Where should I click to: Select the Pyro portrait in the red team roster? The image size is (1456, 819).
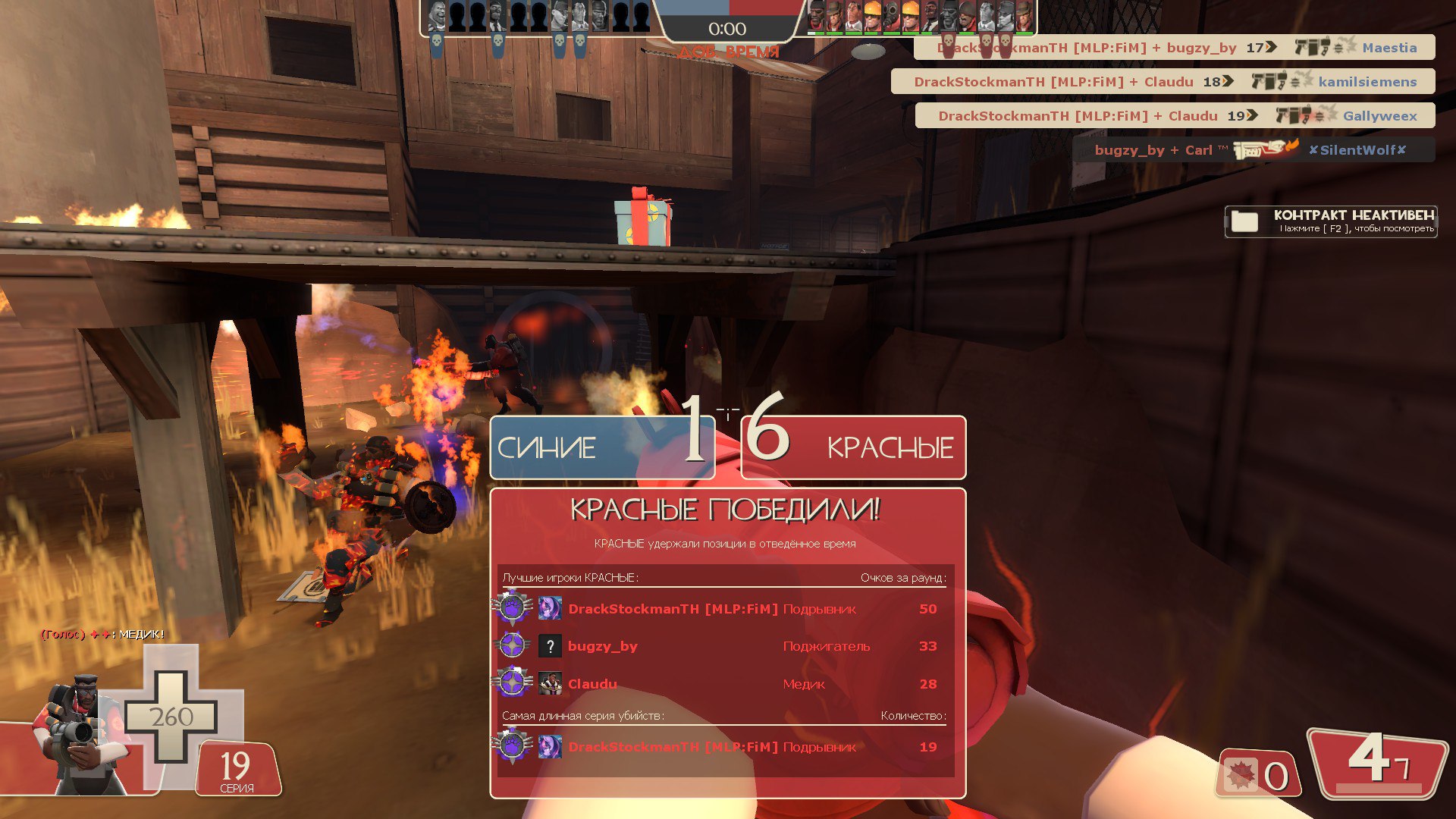click(890, 17)
